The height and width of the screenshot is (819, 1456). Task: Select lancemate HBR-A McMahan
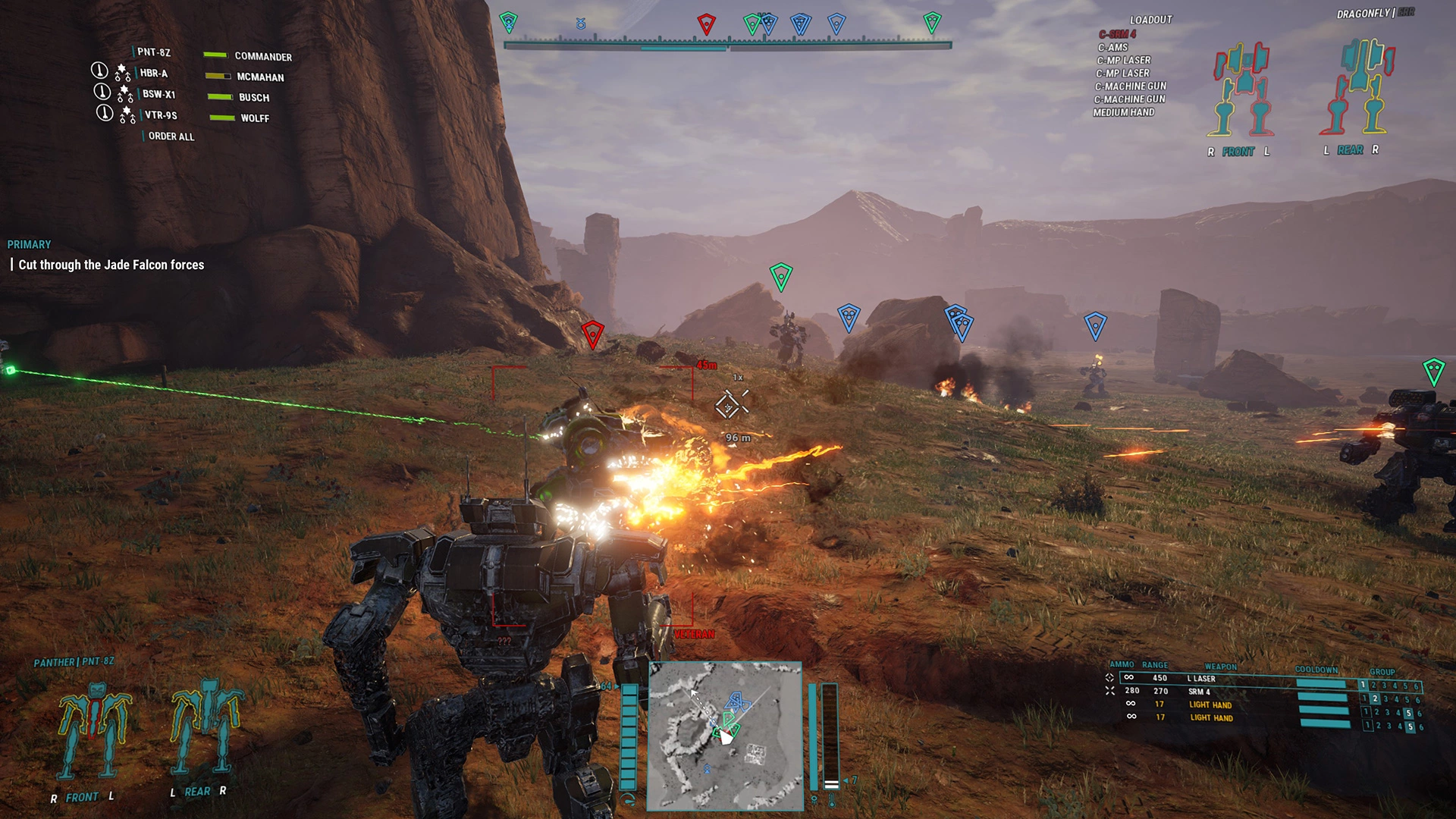tap(154, 74)
